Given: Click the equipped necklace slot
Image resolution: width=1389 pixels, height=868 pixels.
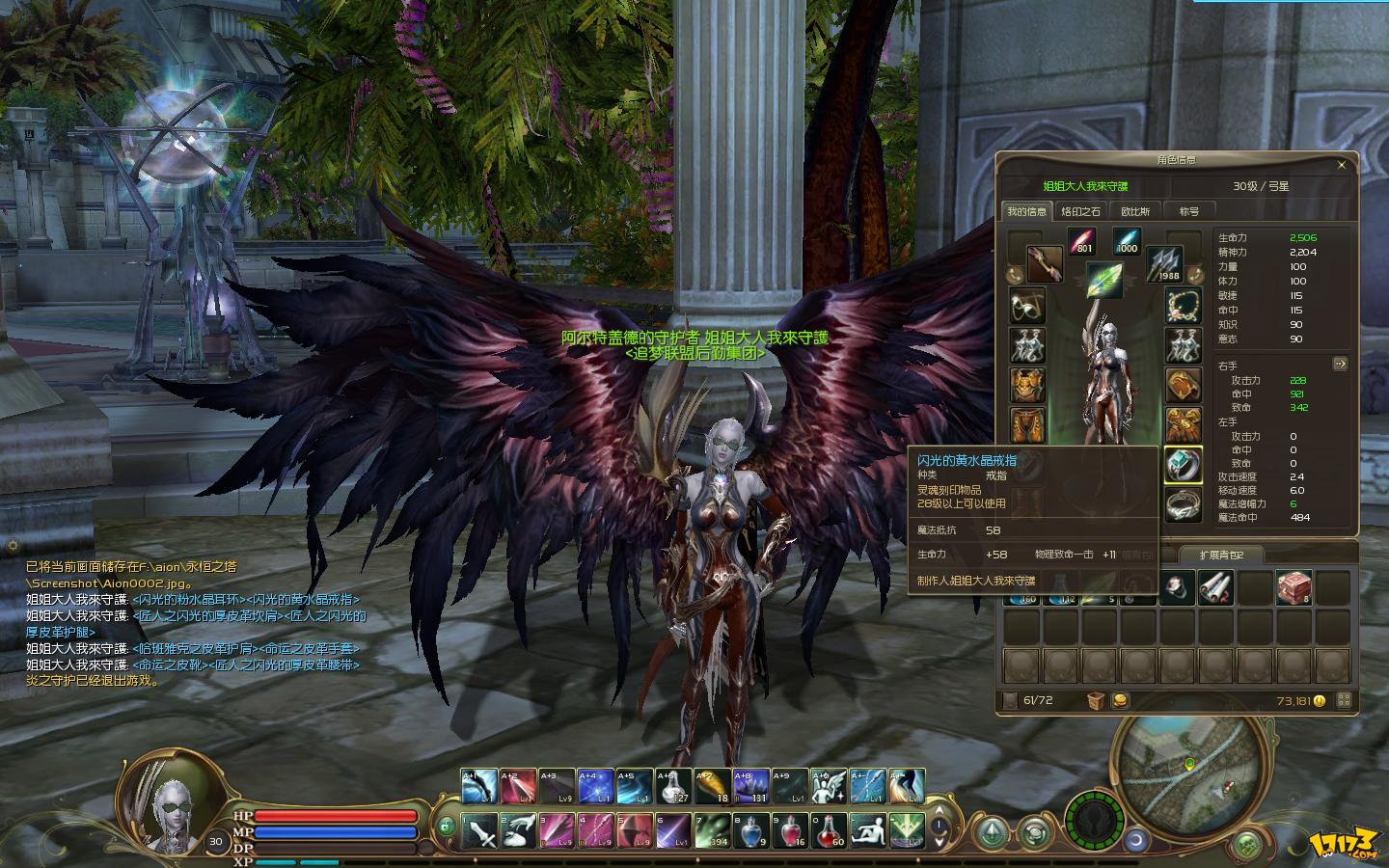Looking at the screenshot, I should tap(1183, 307).
